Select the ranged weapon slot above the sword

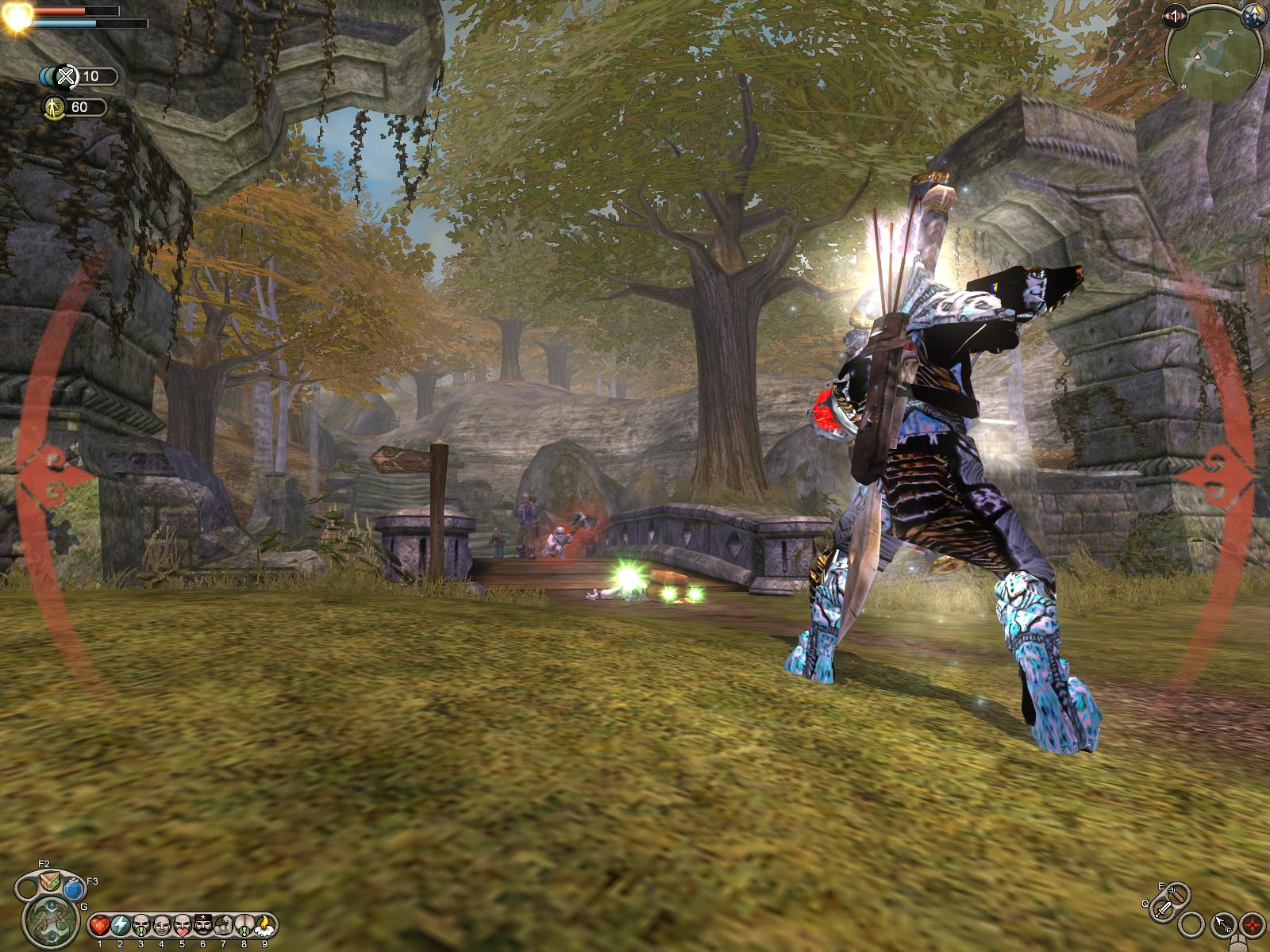pyautogui.click(x=1178, y=893)
